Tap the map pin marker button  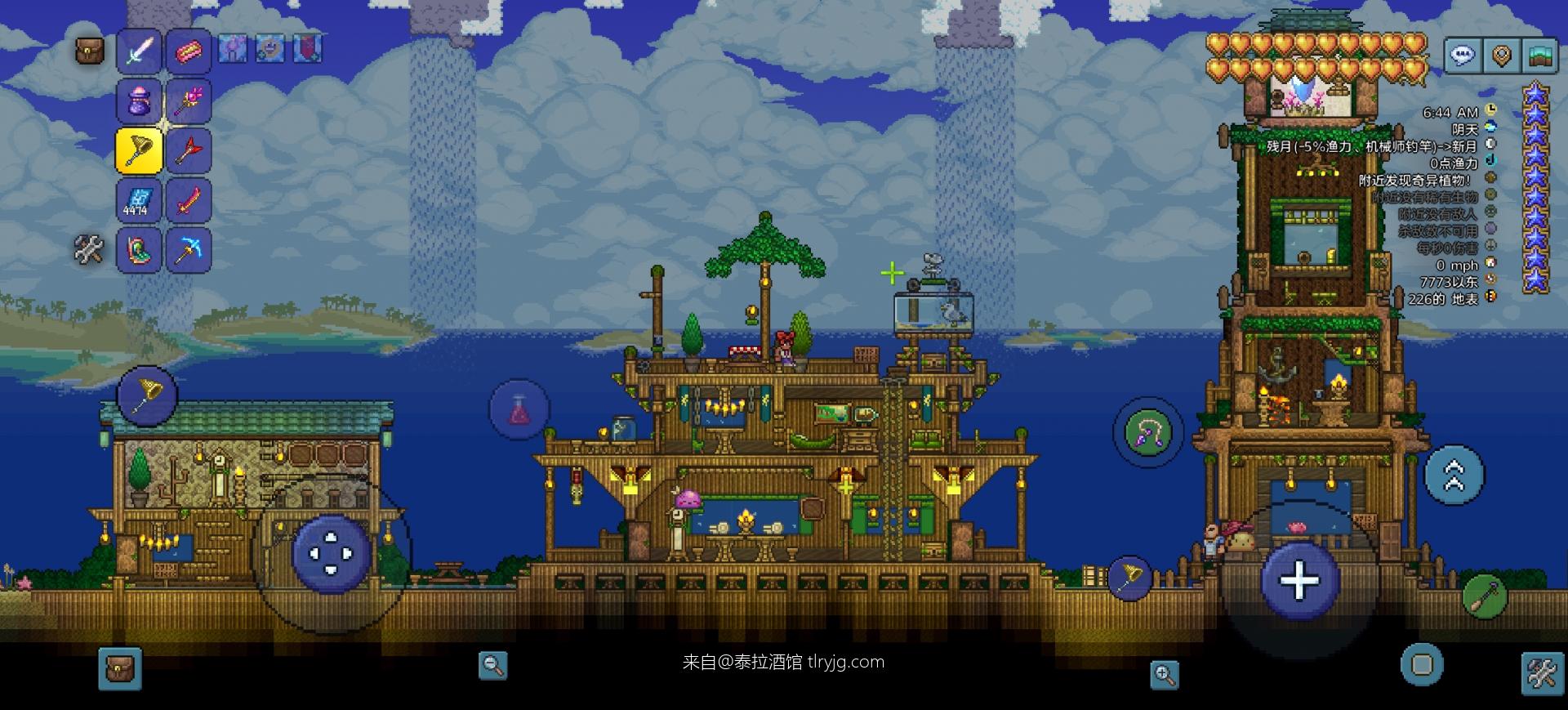tap(1501, 56)
